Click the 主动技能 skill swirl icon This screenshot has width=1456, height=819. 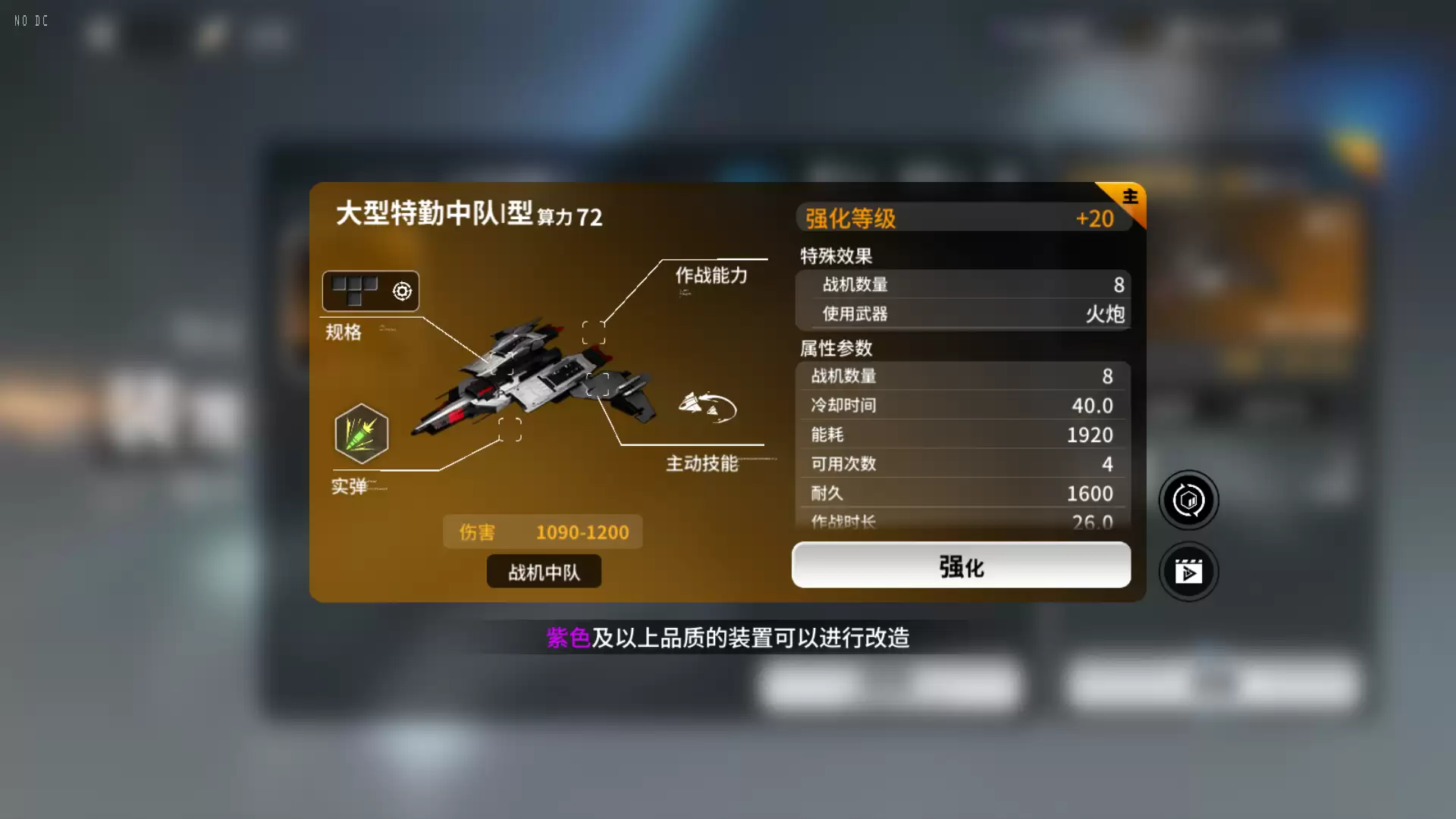709,406
